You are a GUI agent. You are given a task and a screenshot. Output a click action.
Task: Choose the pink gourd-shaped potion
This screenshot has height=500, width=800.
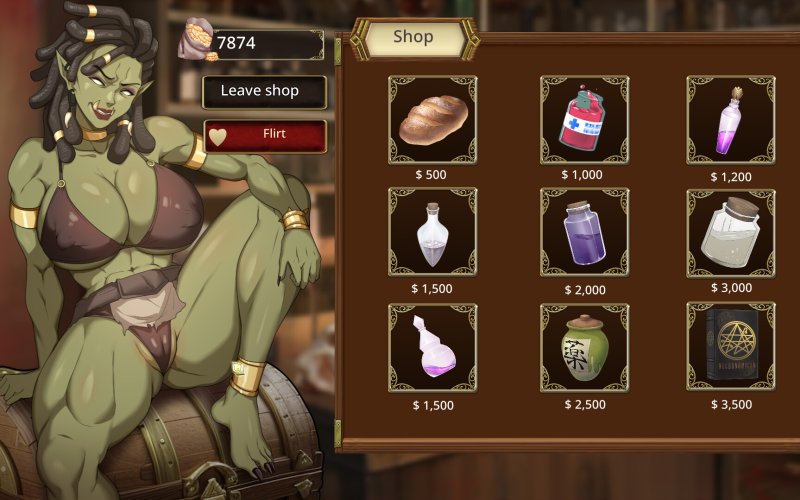click(432, 347)
